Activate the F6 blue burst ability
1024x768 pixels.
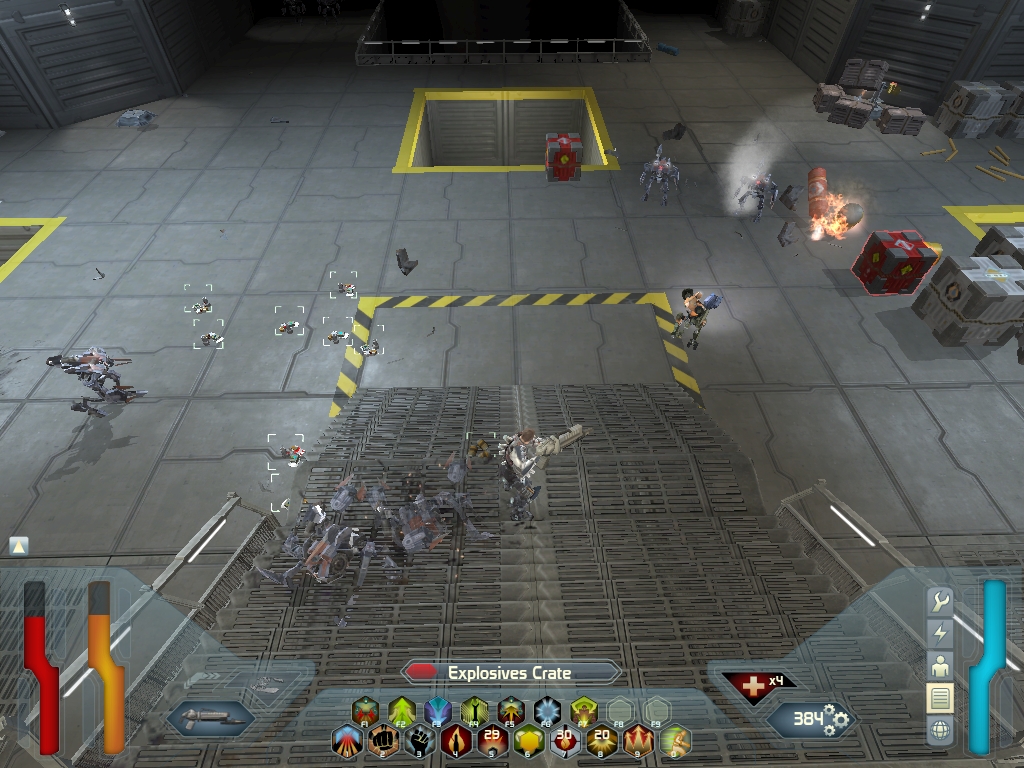point(548,711)
